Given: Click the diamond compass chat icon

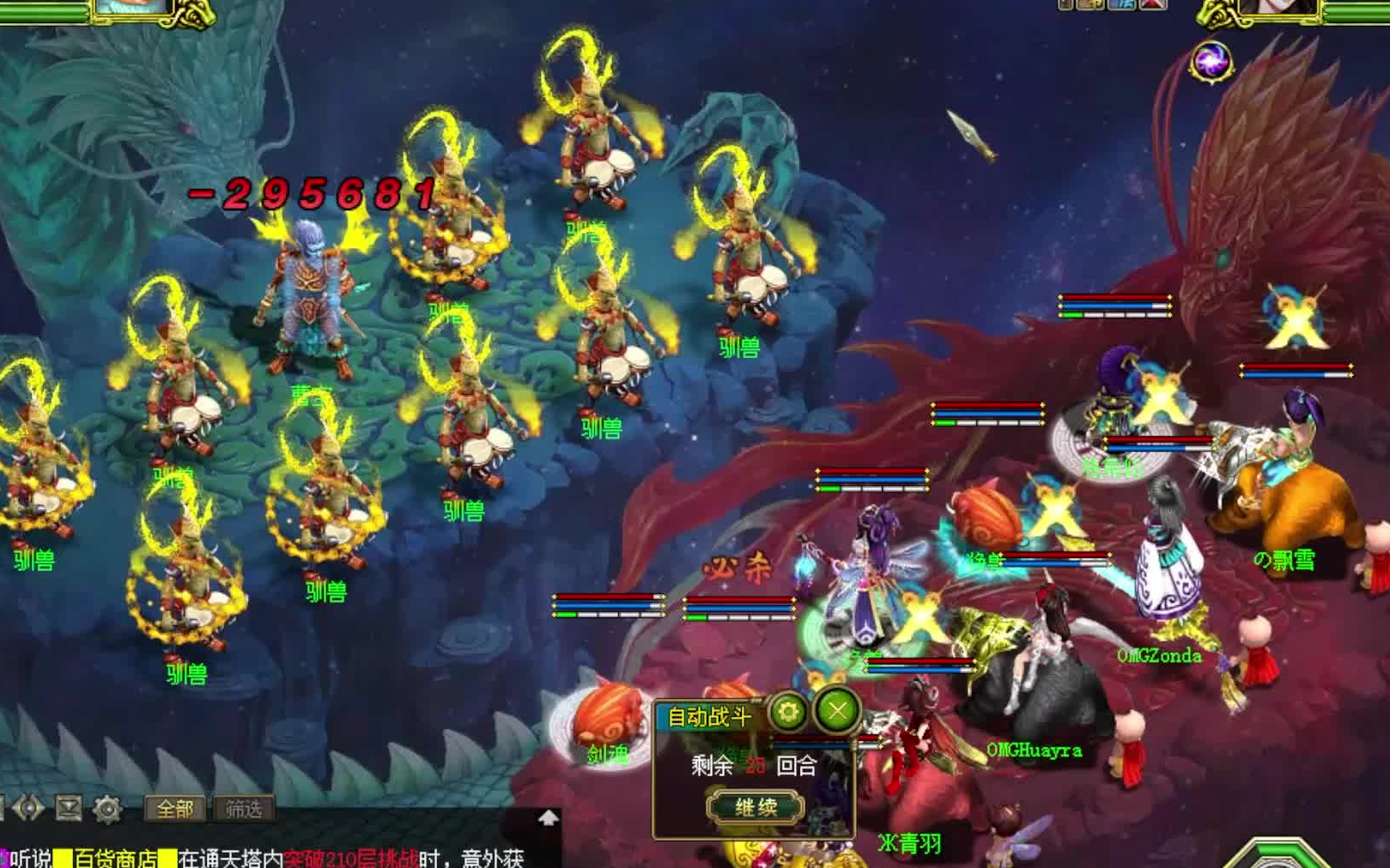Looking at the screenshot, I should coord(28,808).
